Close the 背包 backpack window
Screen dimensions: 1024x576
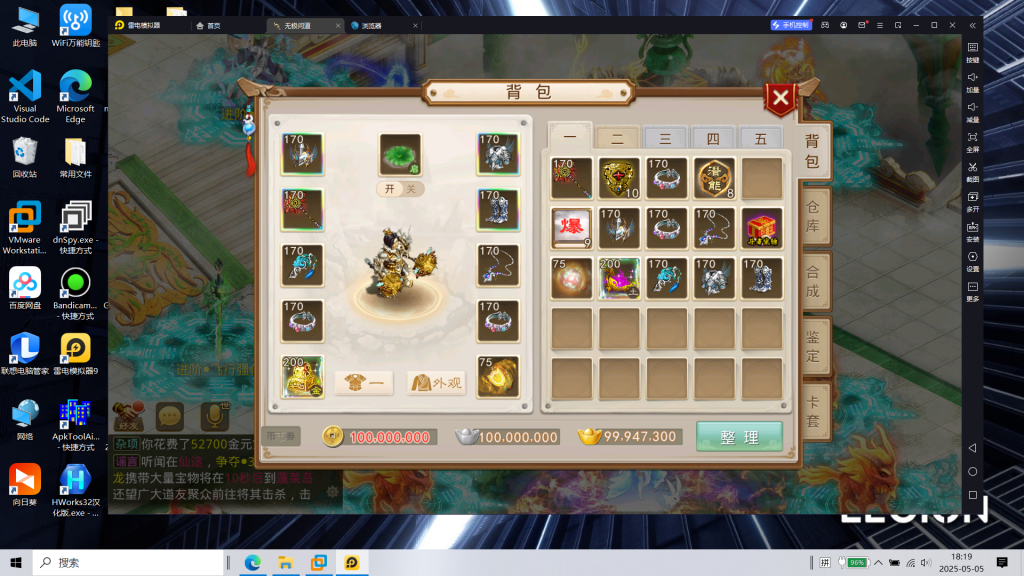pyautogui.click(x=780, y=98)
